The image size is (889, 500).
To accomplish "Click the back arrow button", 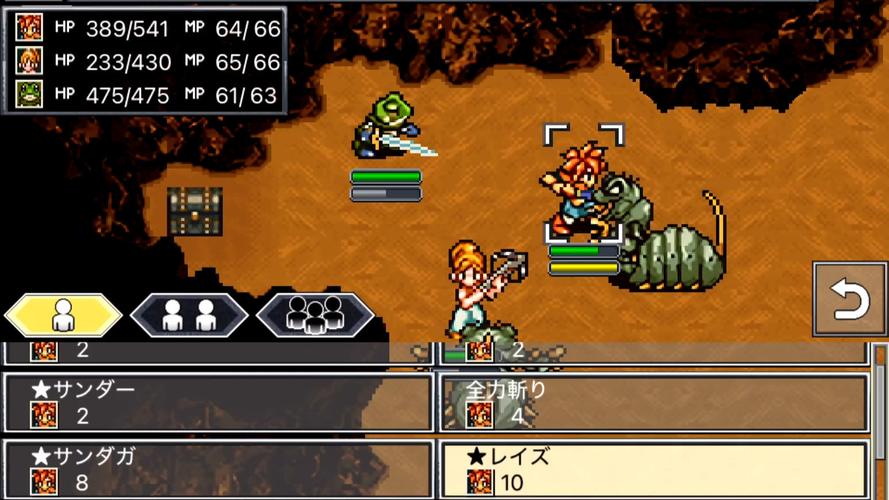I will pos(849,299).
